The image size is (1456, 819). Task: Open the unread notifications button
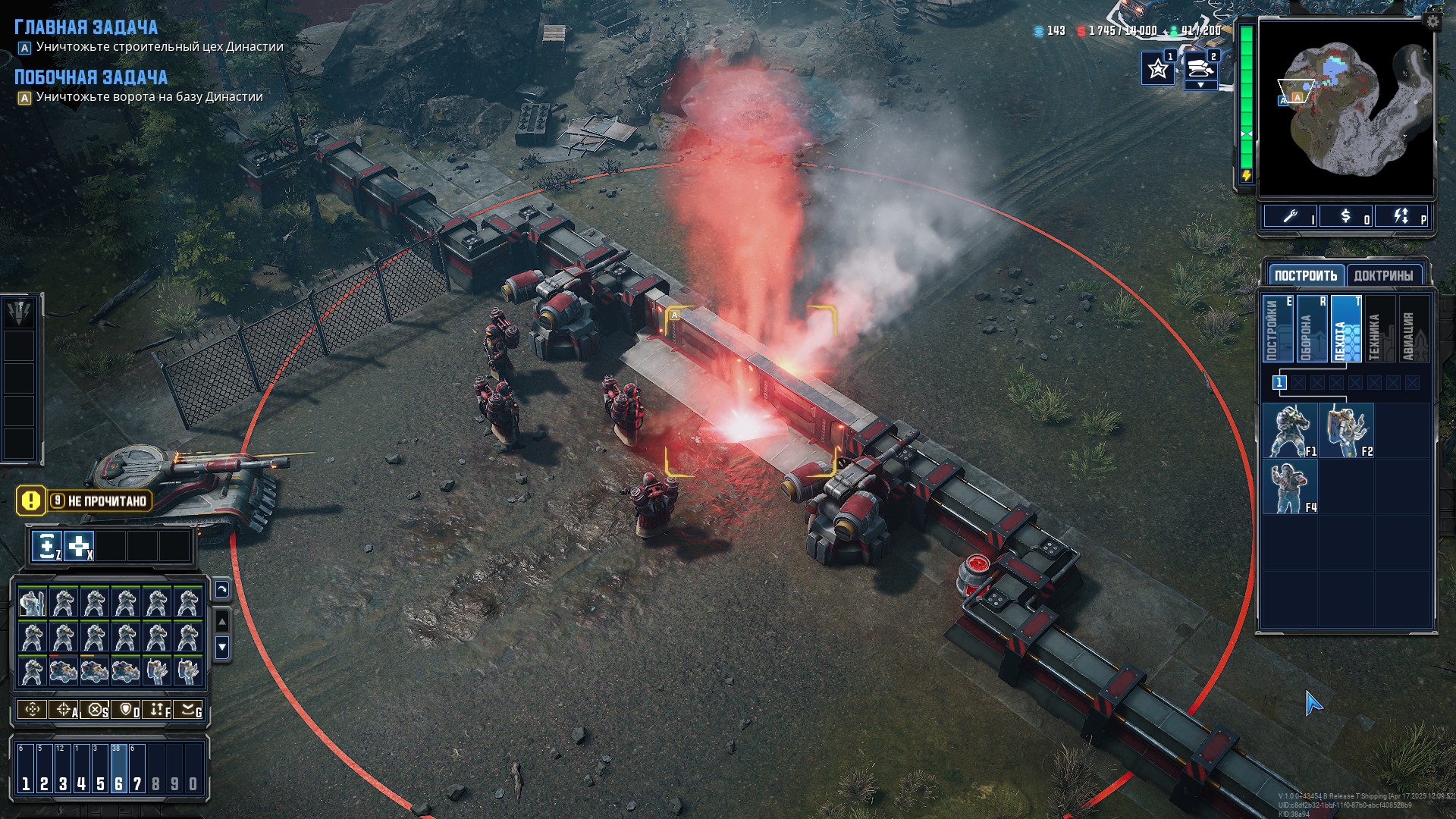[84, 500]
